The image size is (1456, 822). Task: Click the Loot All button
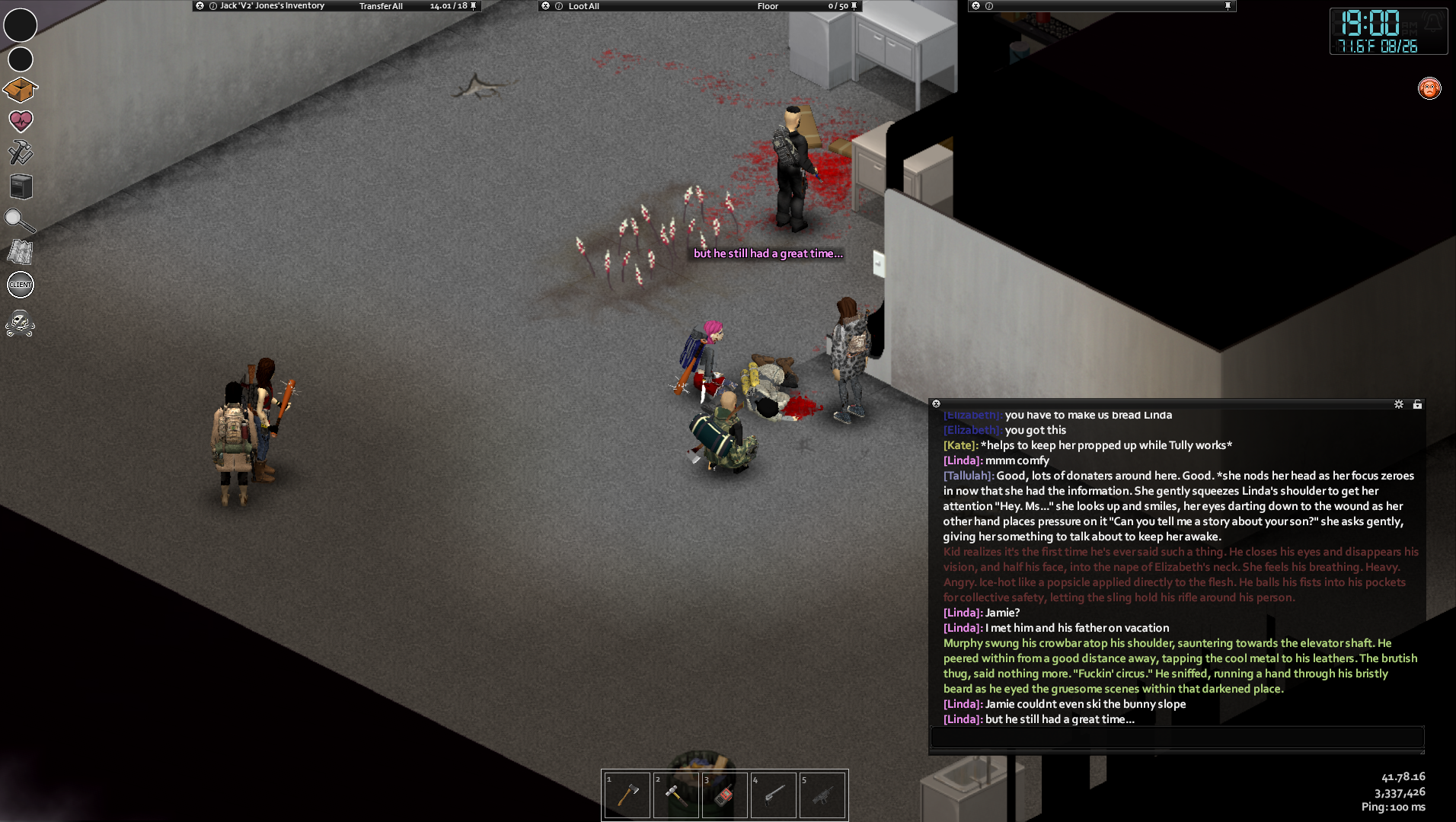[583, 6]
